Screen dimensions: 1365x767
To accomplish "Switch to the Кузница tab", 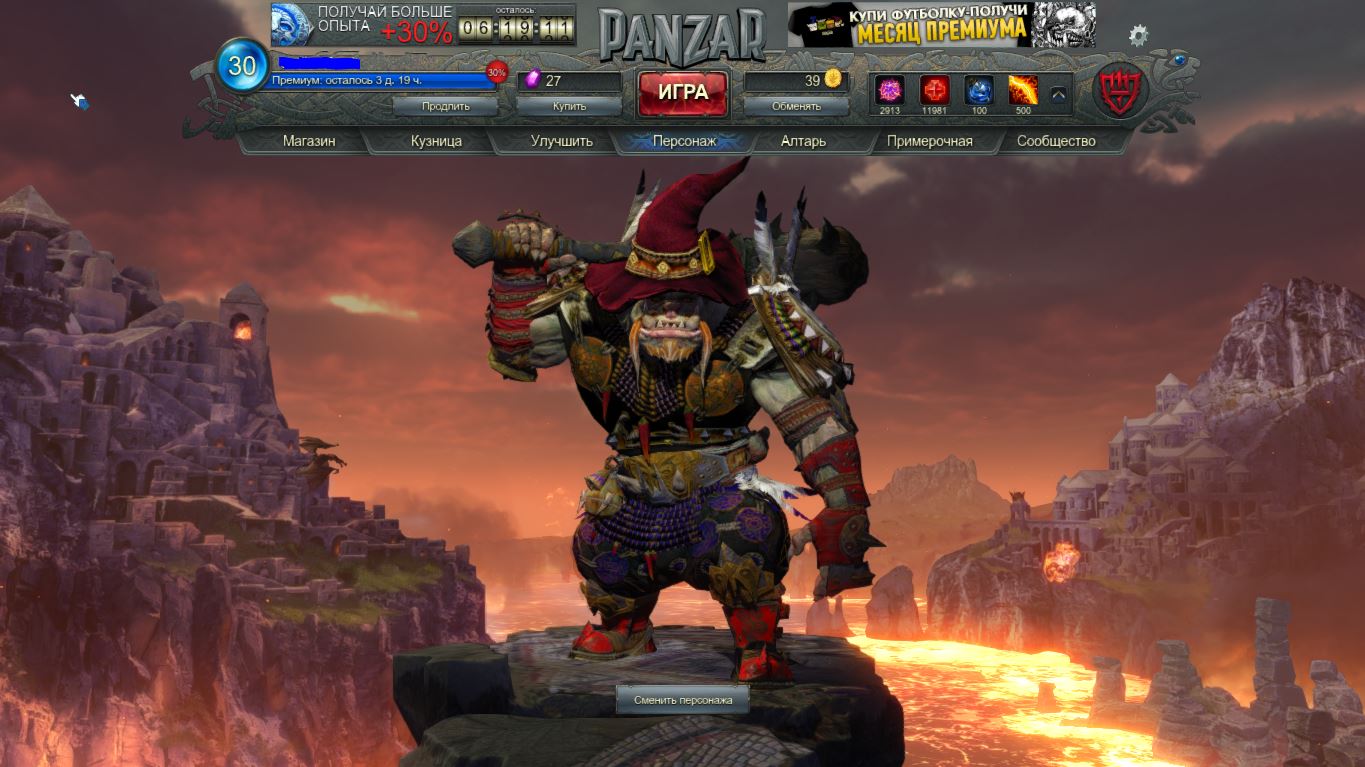I will pyautogui.click(x=436, y=141).
